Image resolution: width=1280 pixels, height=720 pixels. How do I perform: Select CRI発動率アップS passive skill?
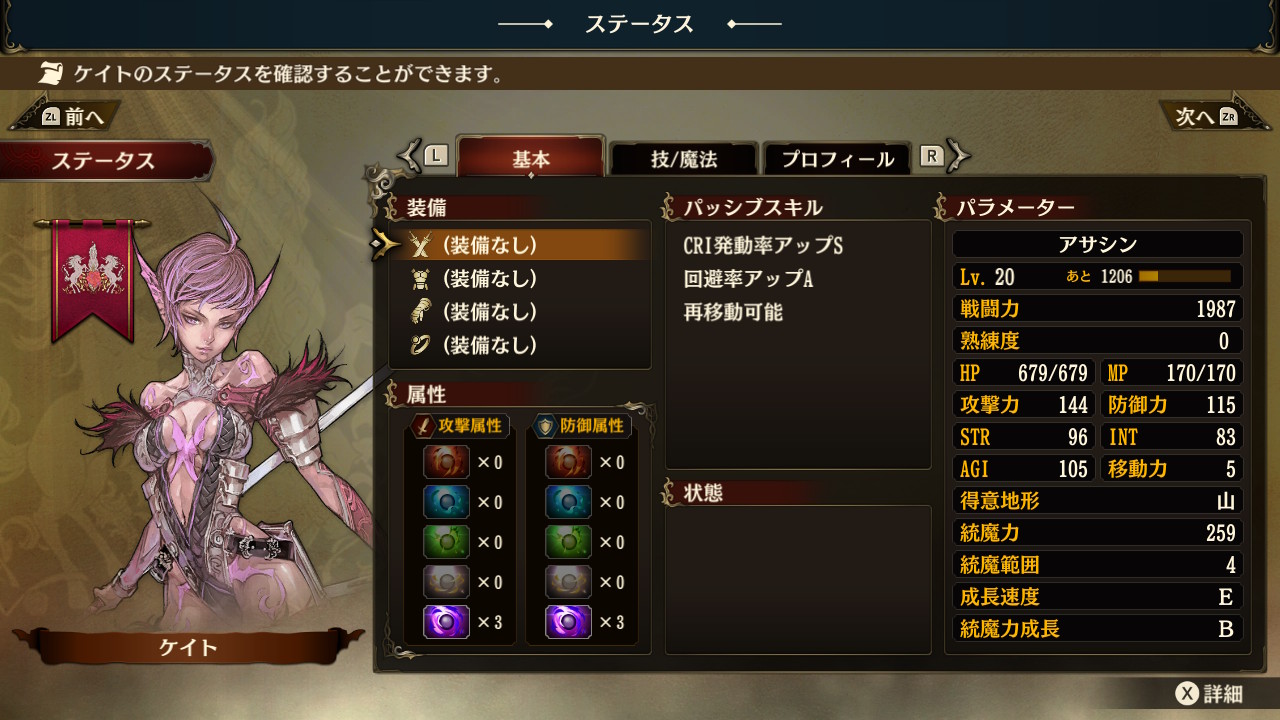pos(764,246)
